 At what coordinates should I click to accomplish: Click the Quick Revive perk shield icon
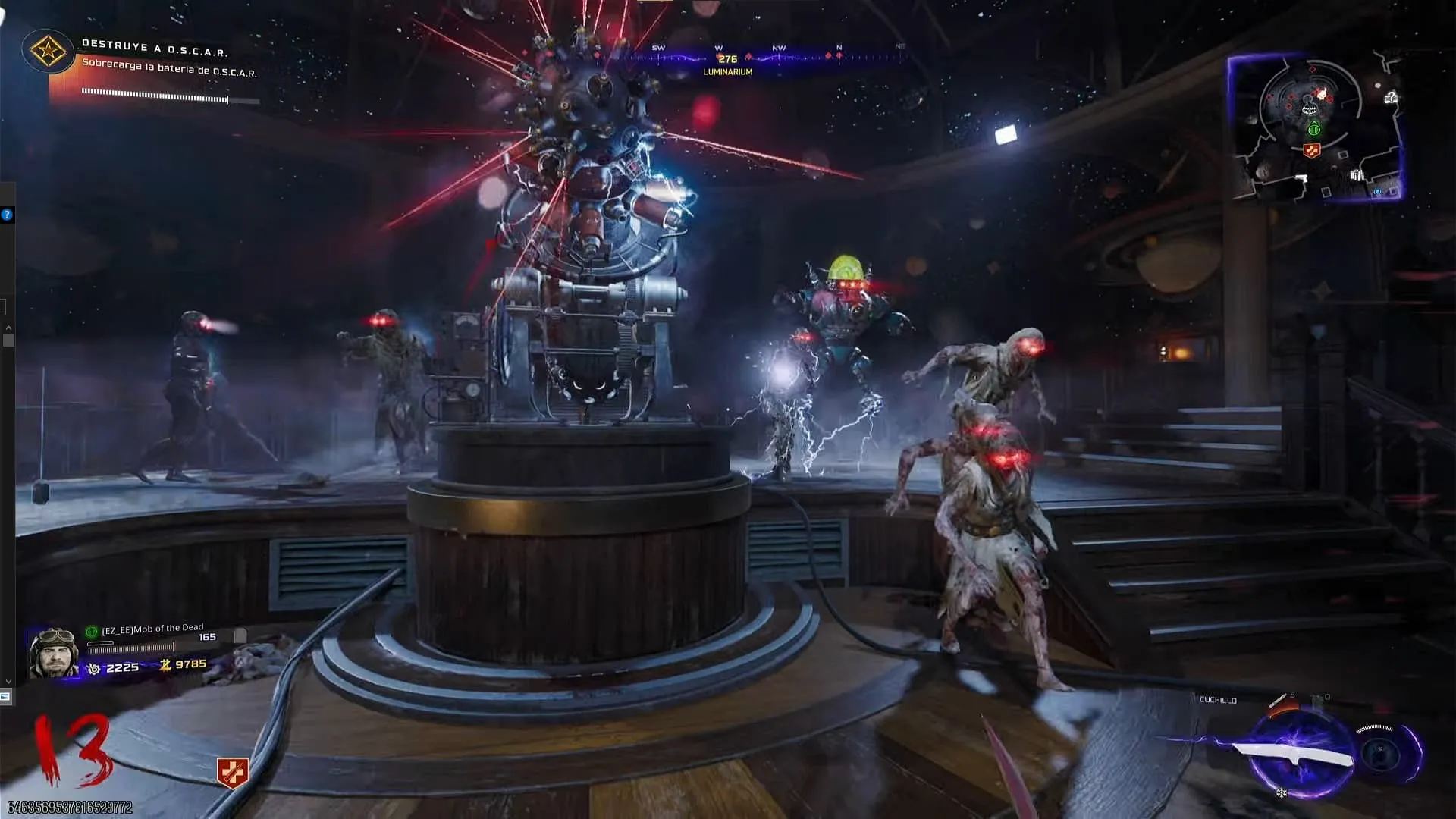pyautogui.click(x=232, y=773)
